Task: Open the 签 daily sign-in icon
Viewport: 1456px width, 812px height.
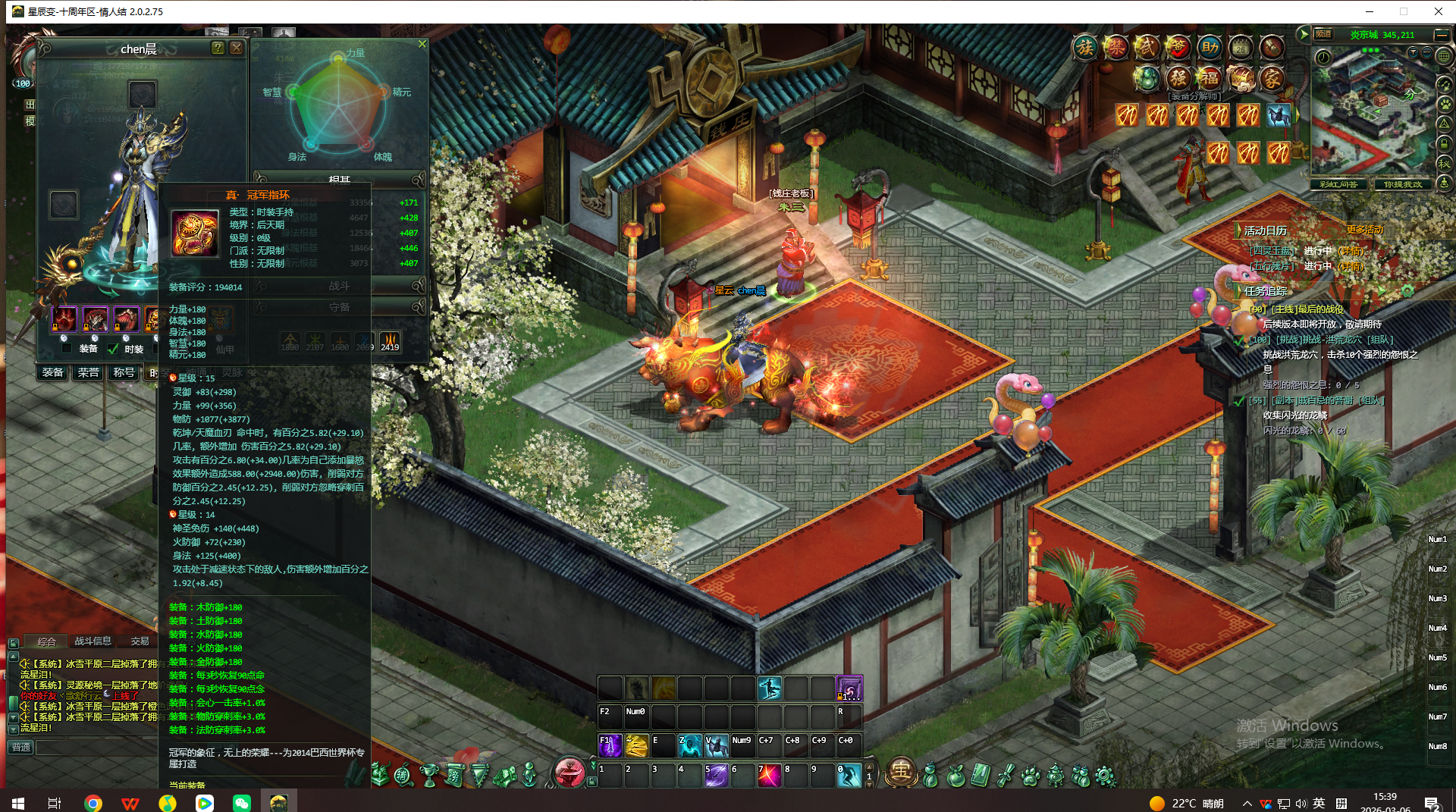Action: [x=1178, y=48]
